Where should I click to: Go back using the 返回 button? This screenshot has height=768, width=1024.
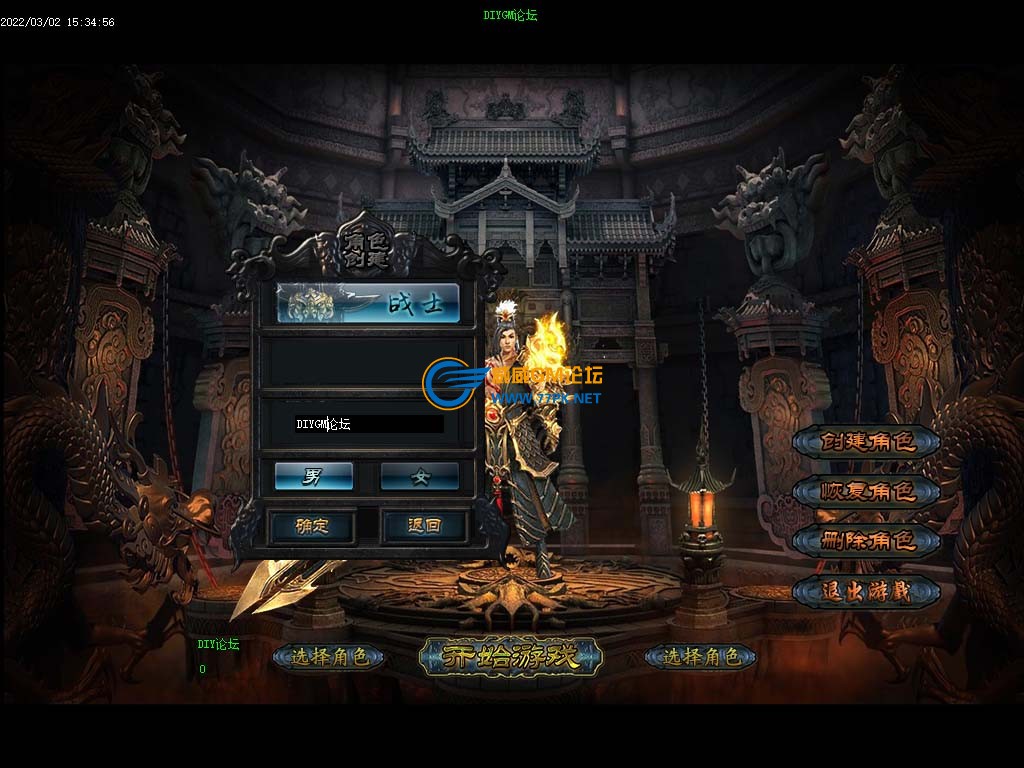coord(424,525)
